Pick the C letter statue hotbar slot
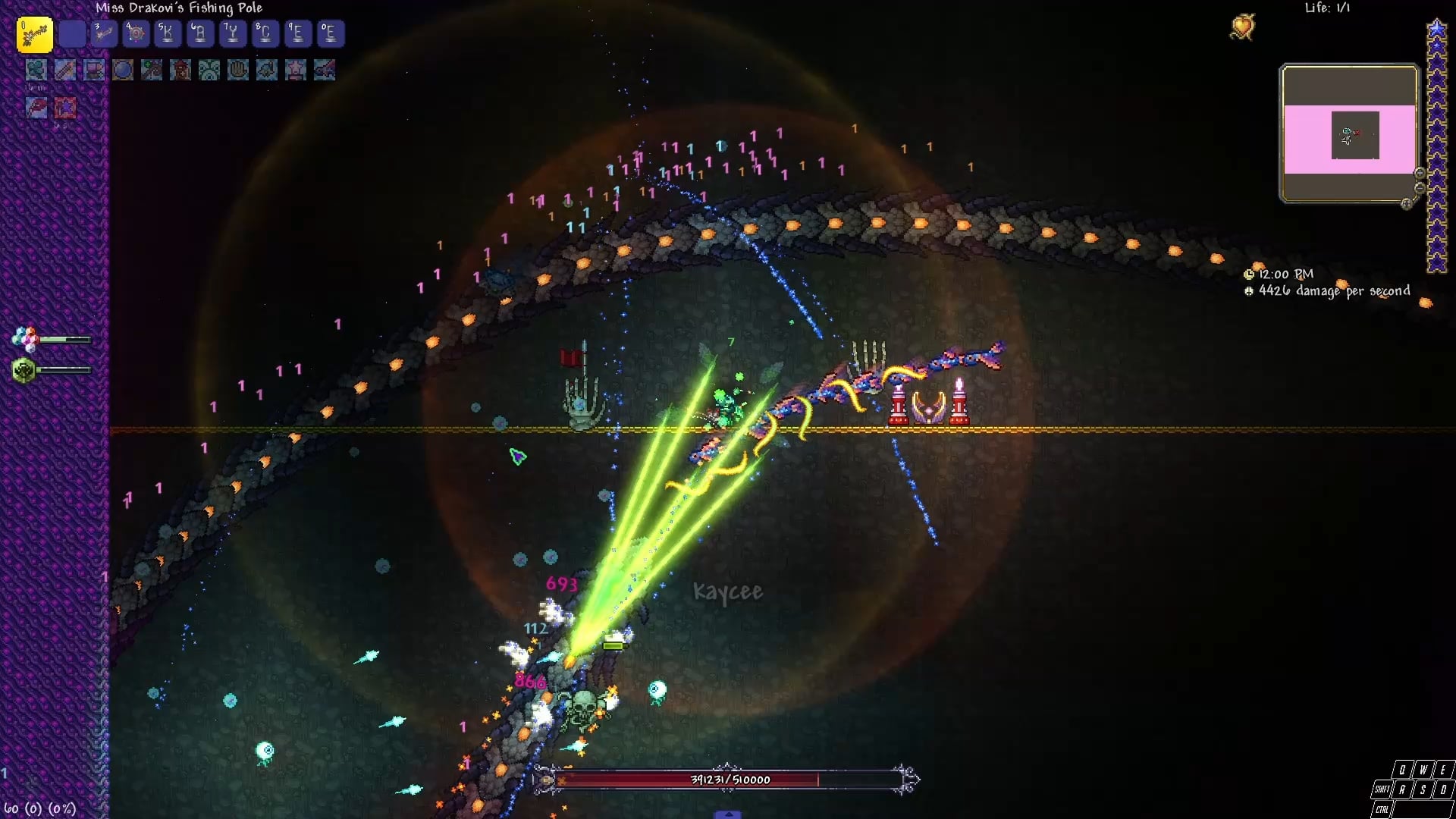The width and height of the screenshot is (1456, 819). 265,33
